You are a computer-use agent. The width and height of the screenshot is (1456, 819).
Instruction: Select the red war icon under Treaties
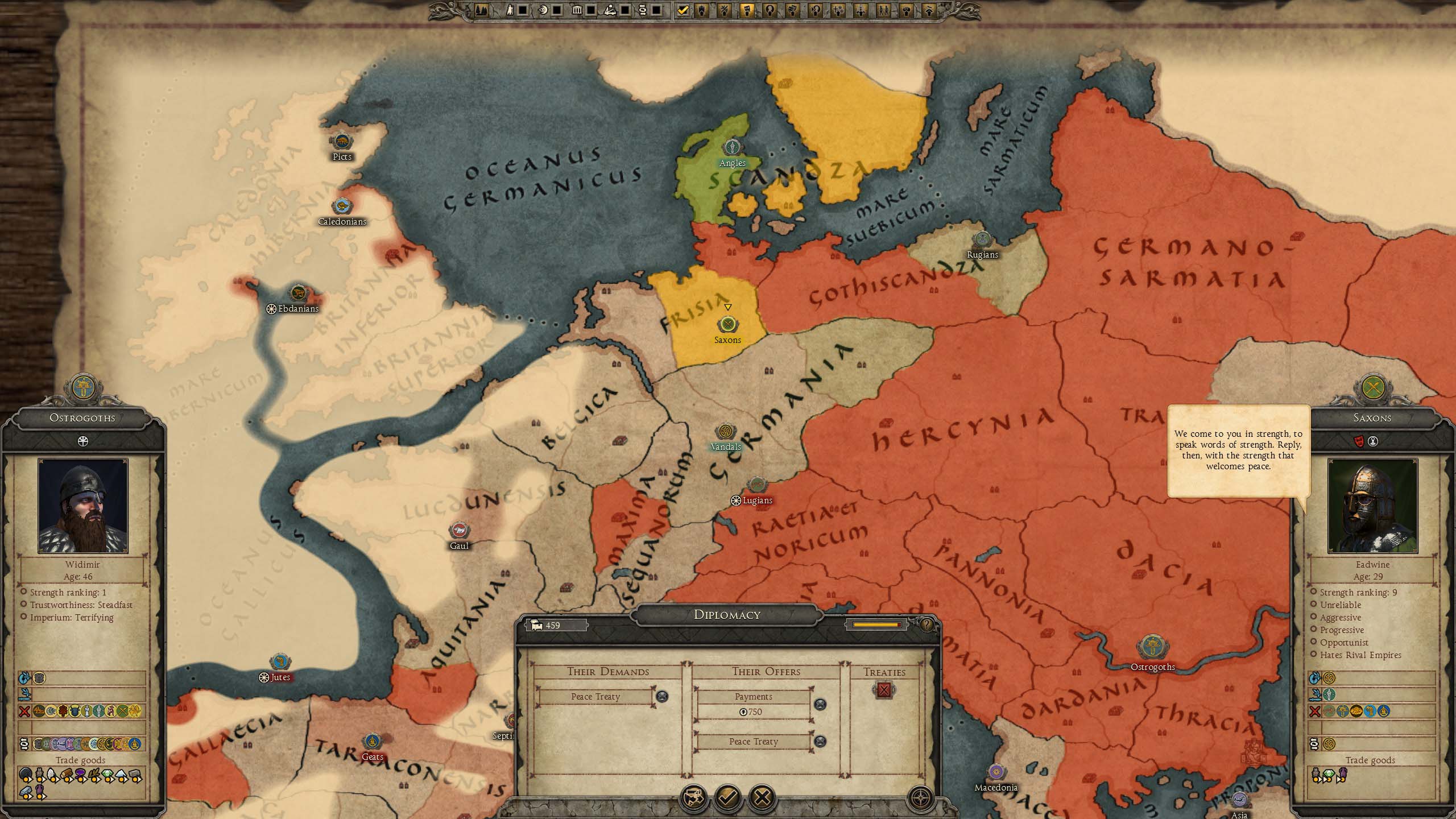[x=884, y=690]
